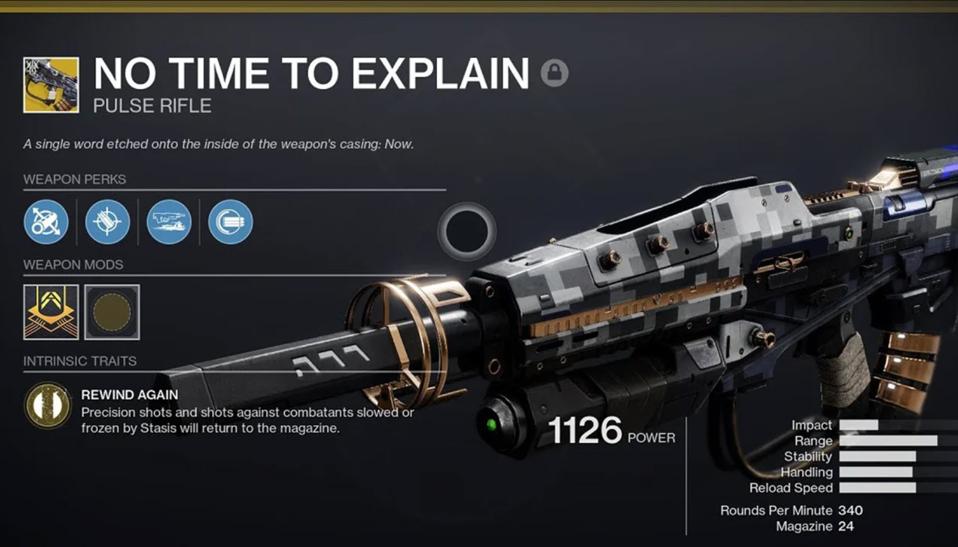958x547 pixels.
Task: Click the No Time to Explain item thumbnail
Action: click(x=51, y=84)
